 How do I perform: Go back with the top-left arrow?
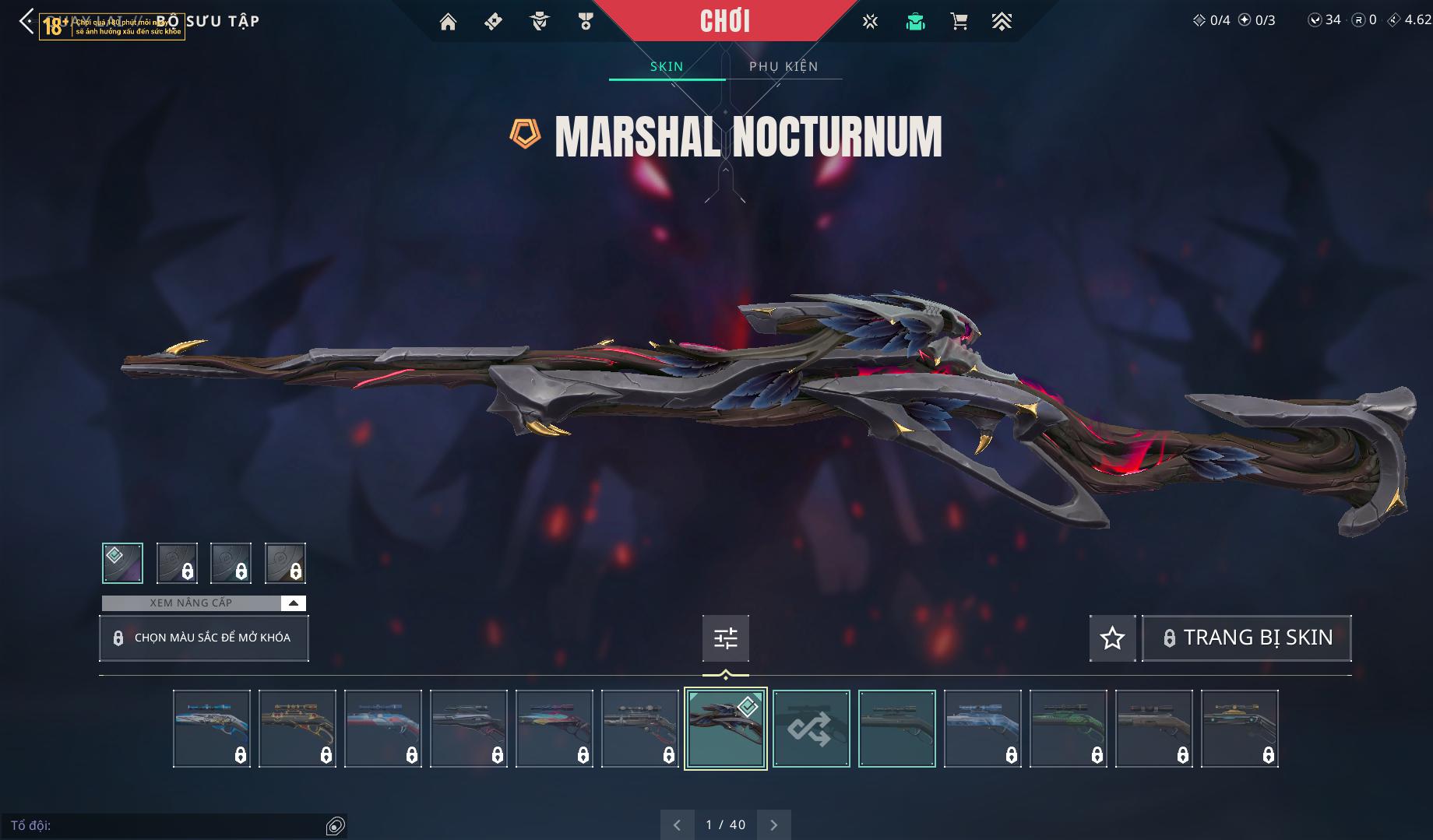(26, 22)
